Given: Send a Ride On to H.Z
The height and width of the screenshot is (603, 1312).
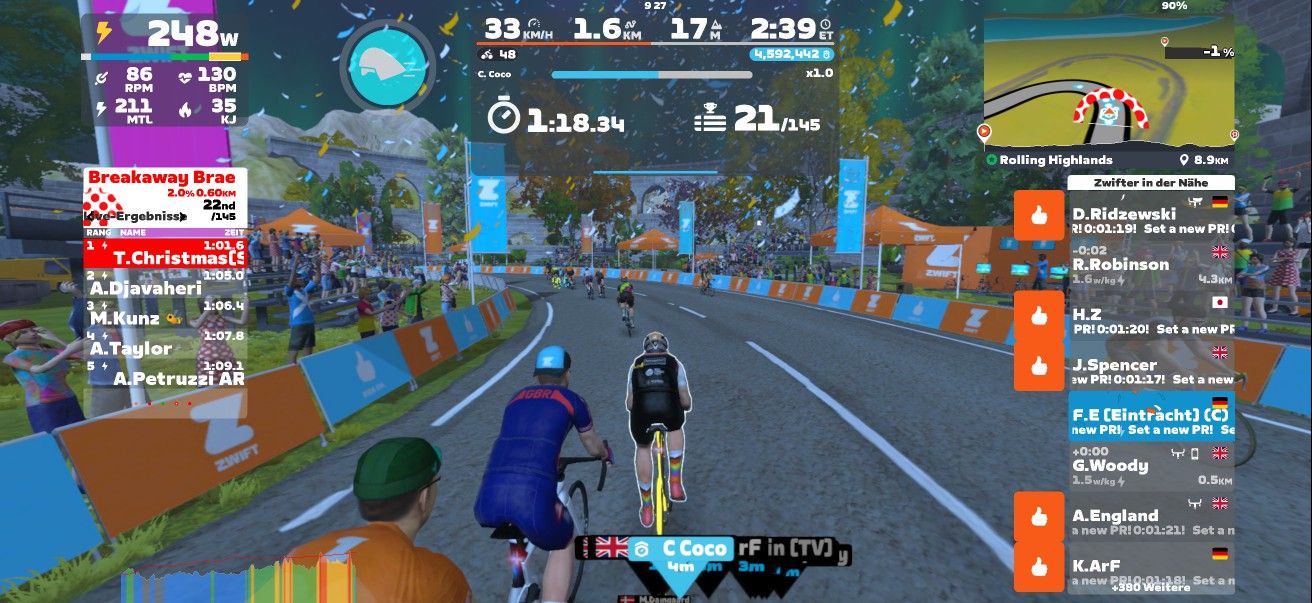Looking at the screenshot, I should tap(1038, 316).
